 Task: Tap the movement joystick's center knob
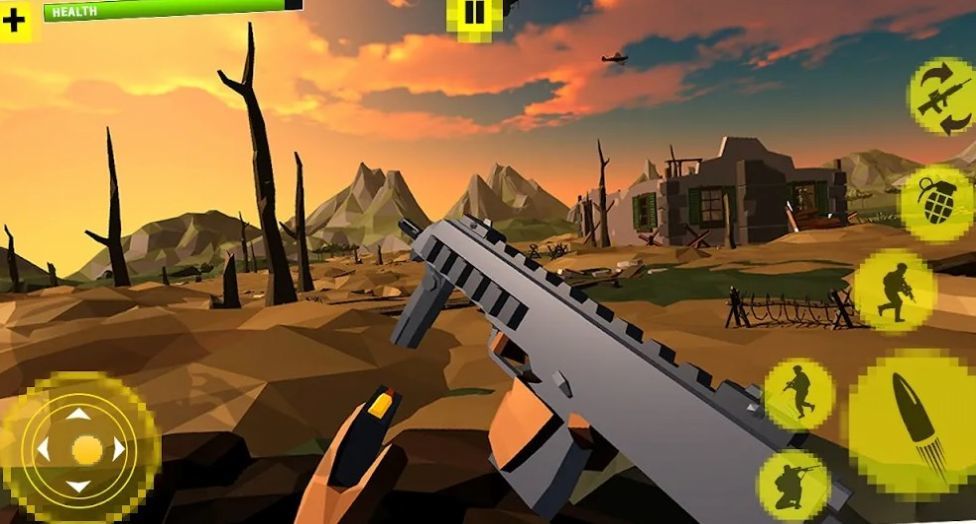point(86,449)
